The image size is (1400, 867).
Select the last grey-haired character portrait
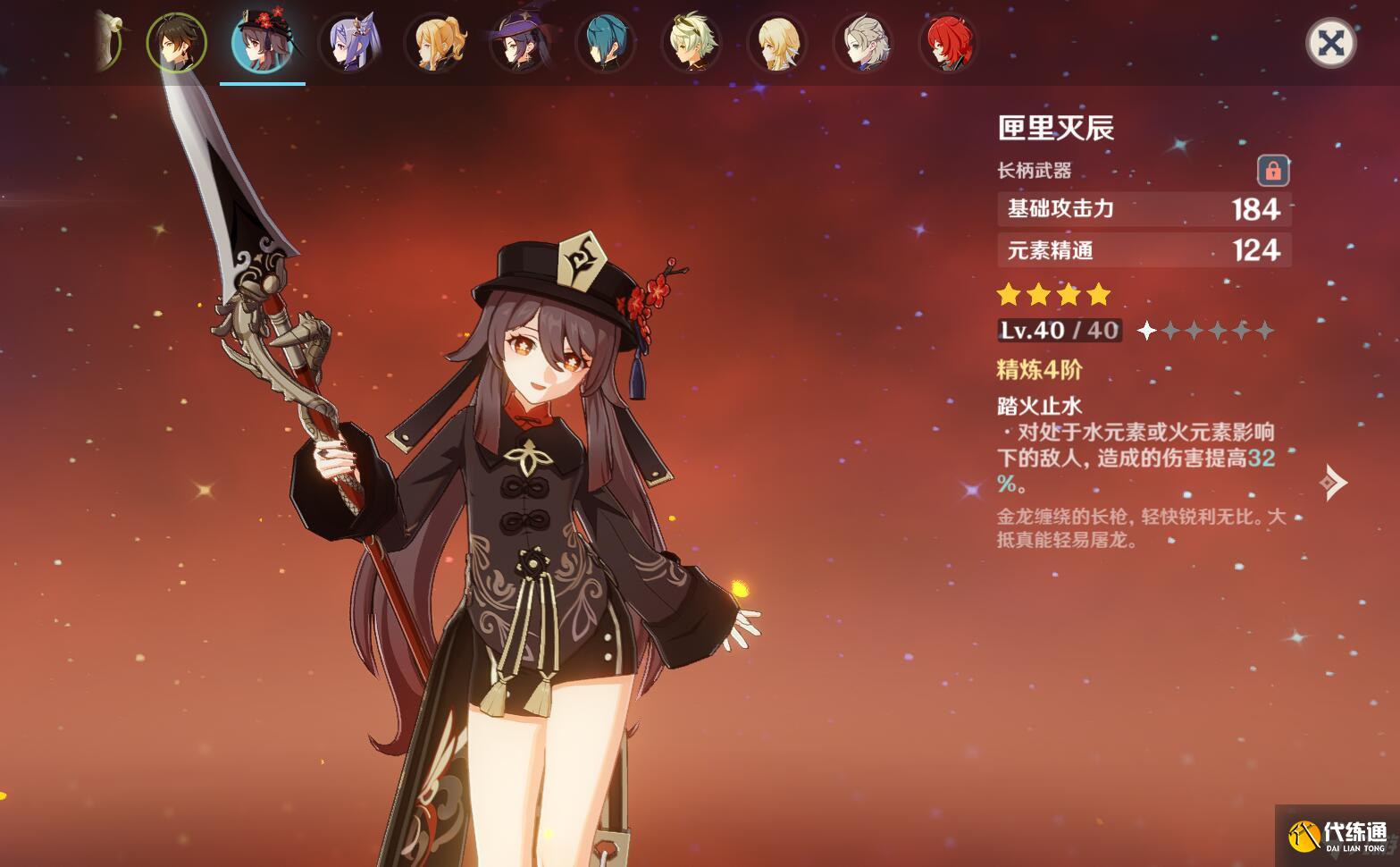click(x=864, y=43)
